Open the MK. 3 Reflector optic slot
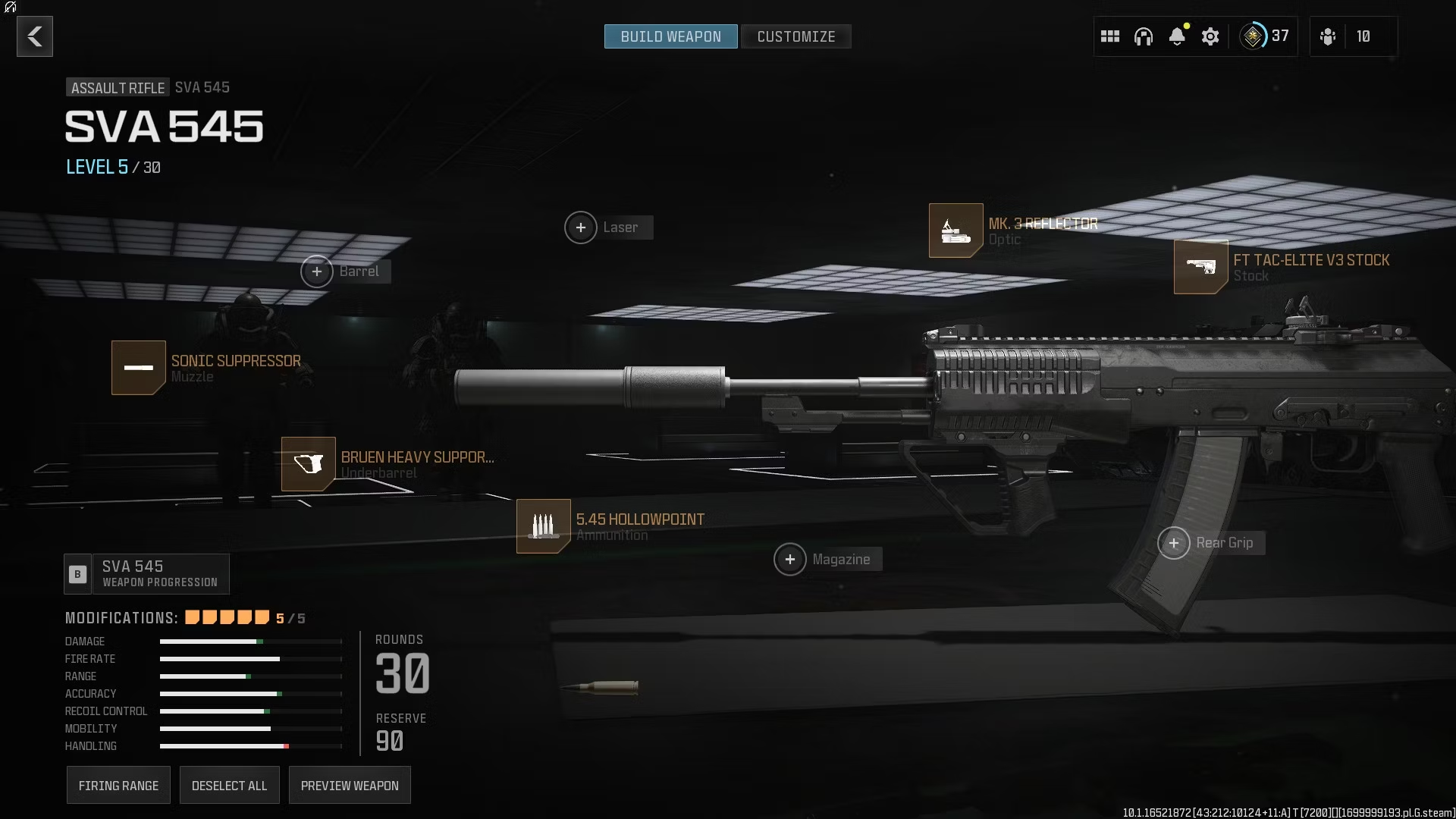Image resolution: width=1456 pixels, height=819 pixels. click(955, 231)
